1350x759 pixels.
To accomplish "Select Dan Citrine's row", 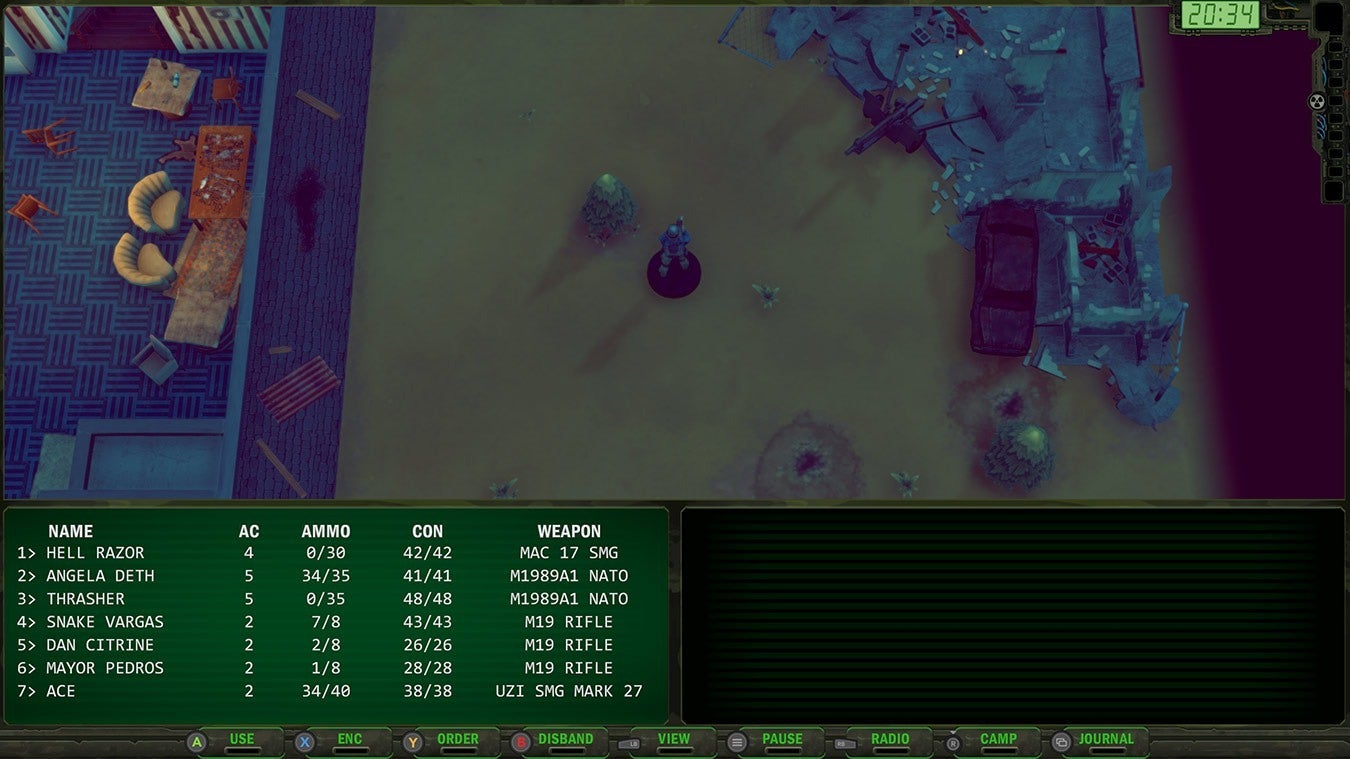I will [100, 645].
